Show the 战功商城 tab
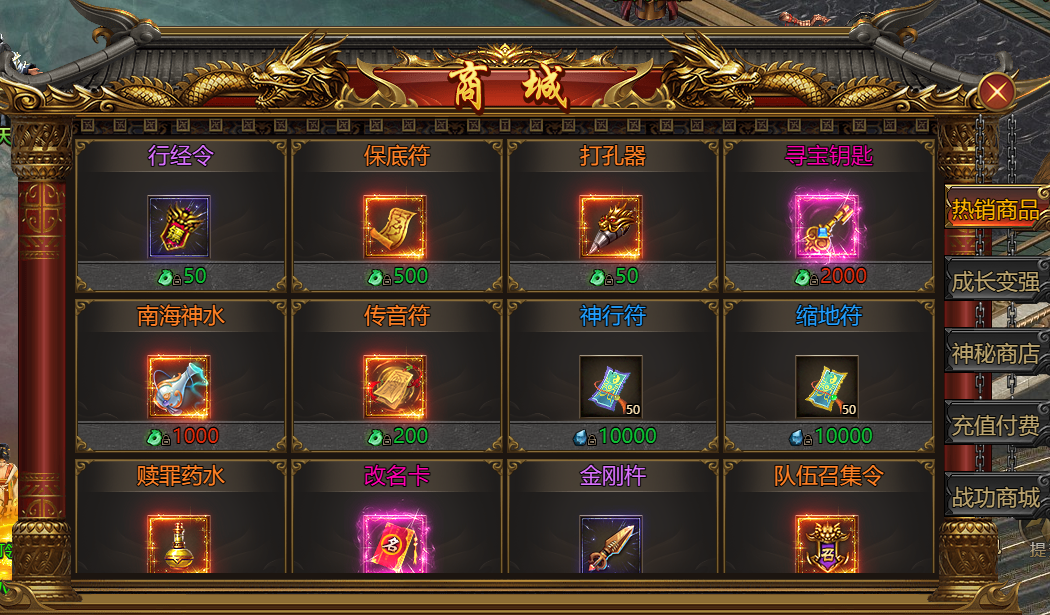This screenshot has width=1050, height=615. [x=994, y=497]
